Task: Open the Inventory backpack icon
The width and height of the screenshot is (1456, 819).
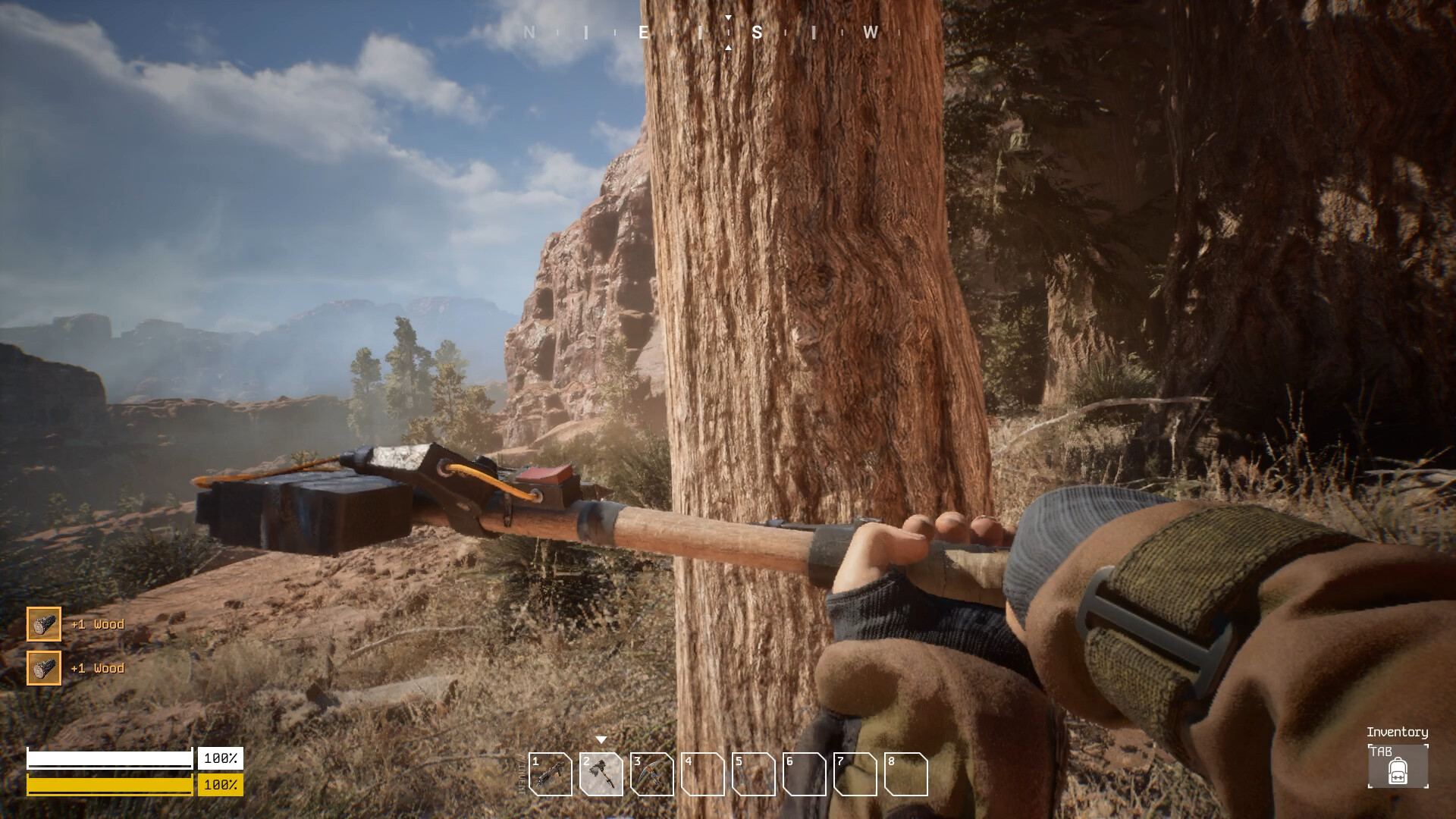Action: point(1398,767)
